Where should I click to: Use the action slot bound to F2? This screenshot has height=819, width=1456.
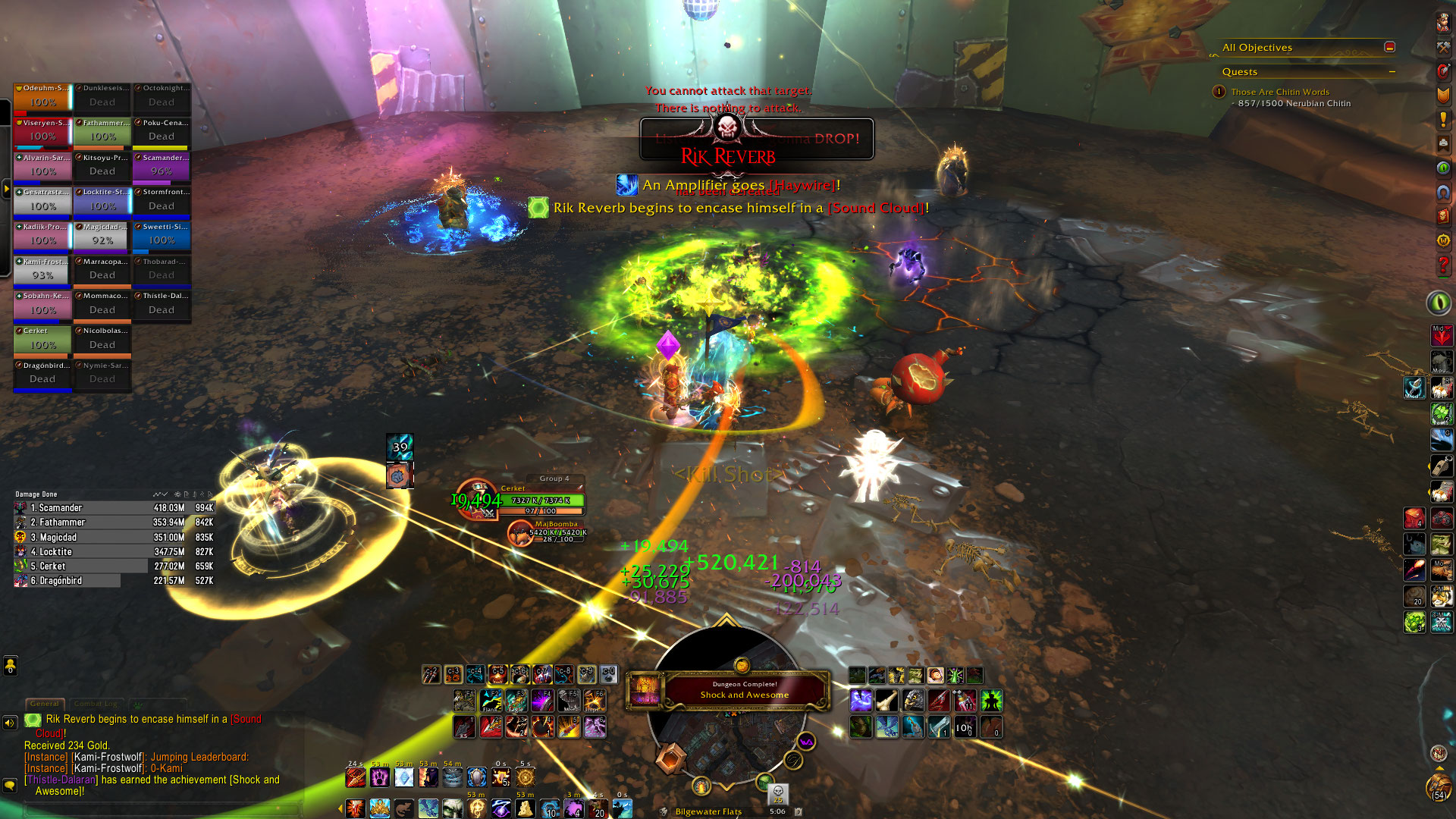click(491, 701)
